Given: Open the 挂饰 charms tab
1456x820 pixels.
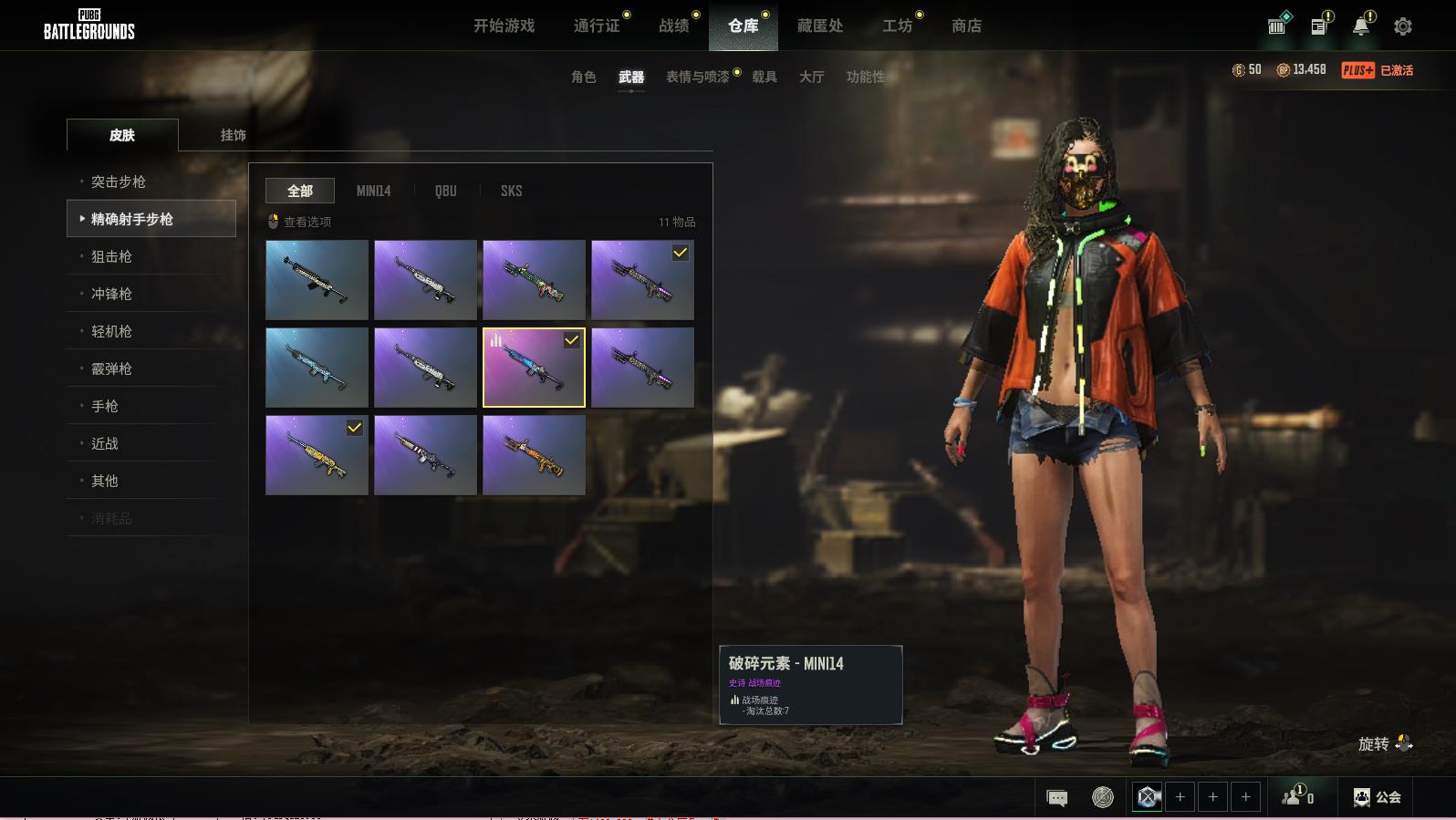Looking at the screenshot, I should coord(233,135).
